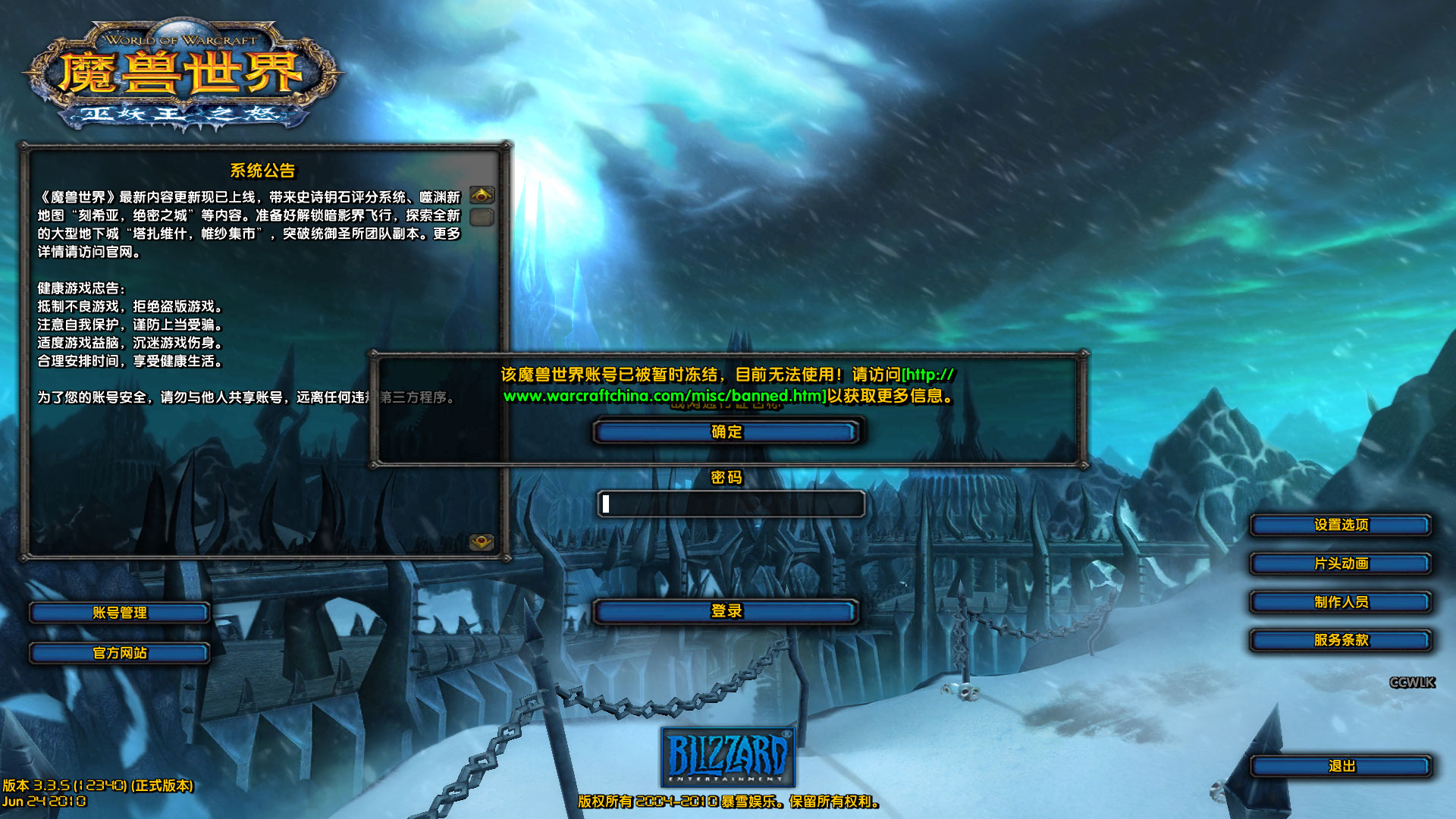Screen dimensions: 1456x819
Task: Click the 系统公告 announcement header
Action: (264, 171)
